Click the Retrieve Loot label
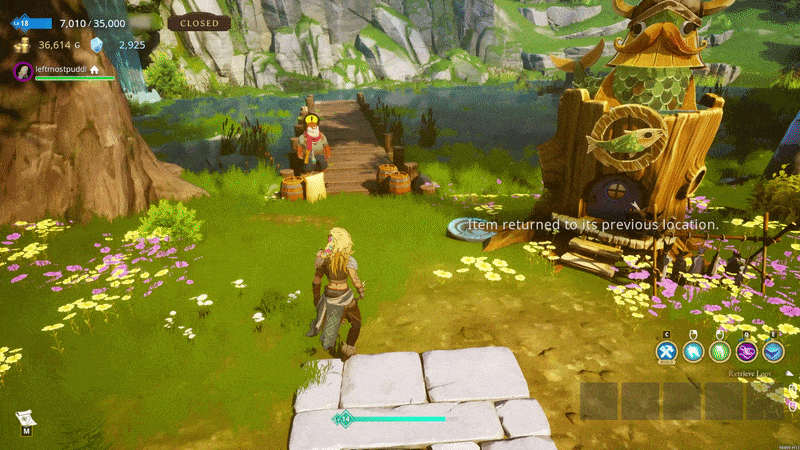The image size is (800, 450). [x=752, y=374]
